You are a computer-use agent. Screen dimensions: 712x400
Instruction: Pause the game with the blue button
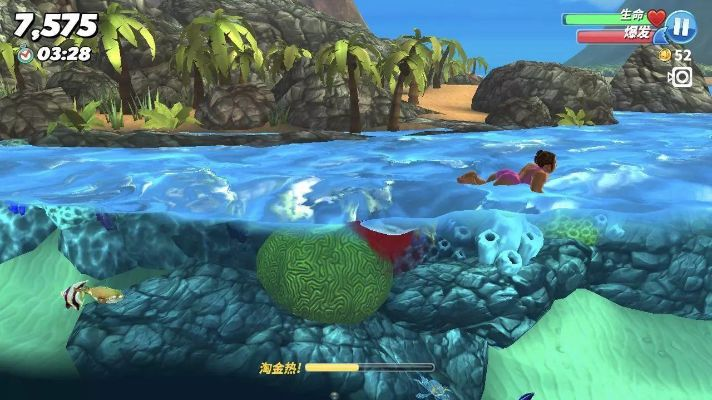681,25
